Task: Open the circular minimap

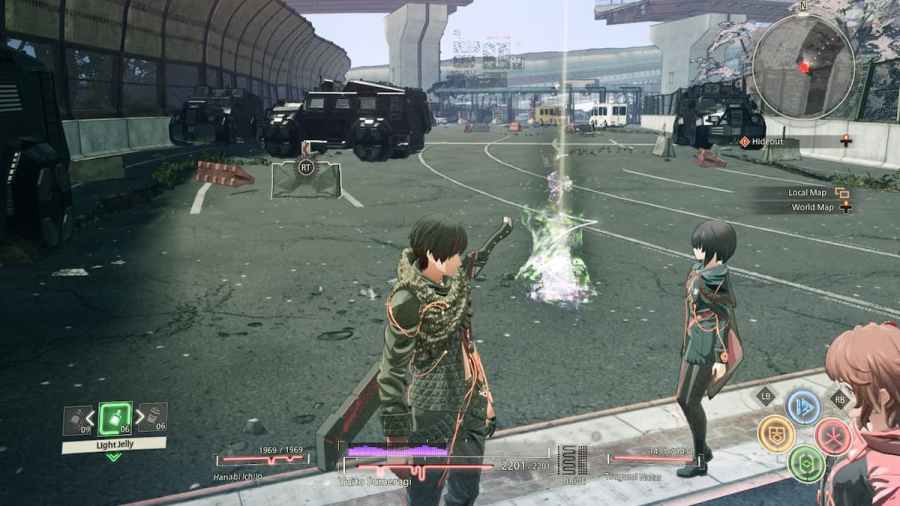Action: [x=803, y=67]
